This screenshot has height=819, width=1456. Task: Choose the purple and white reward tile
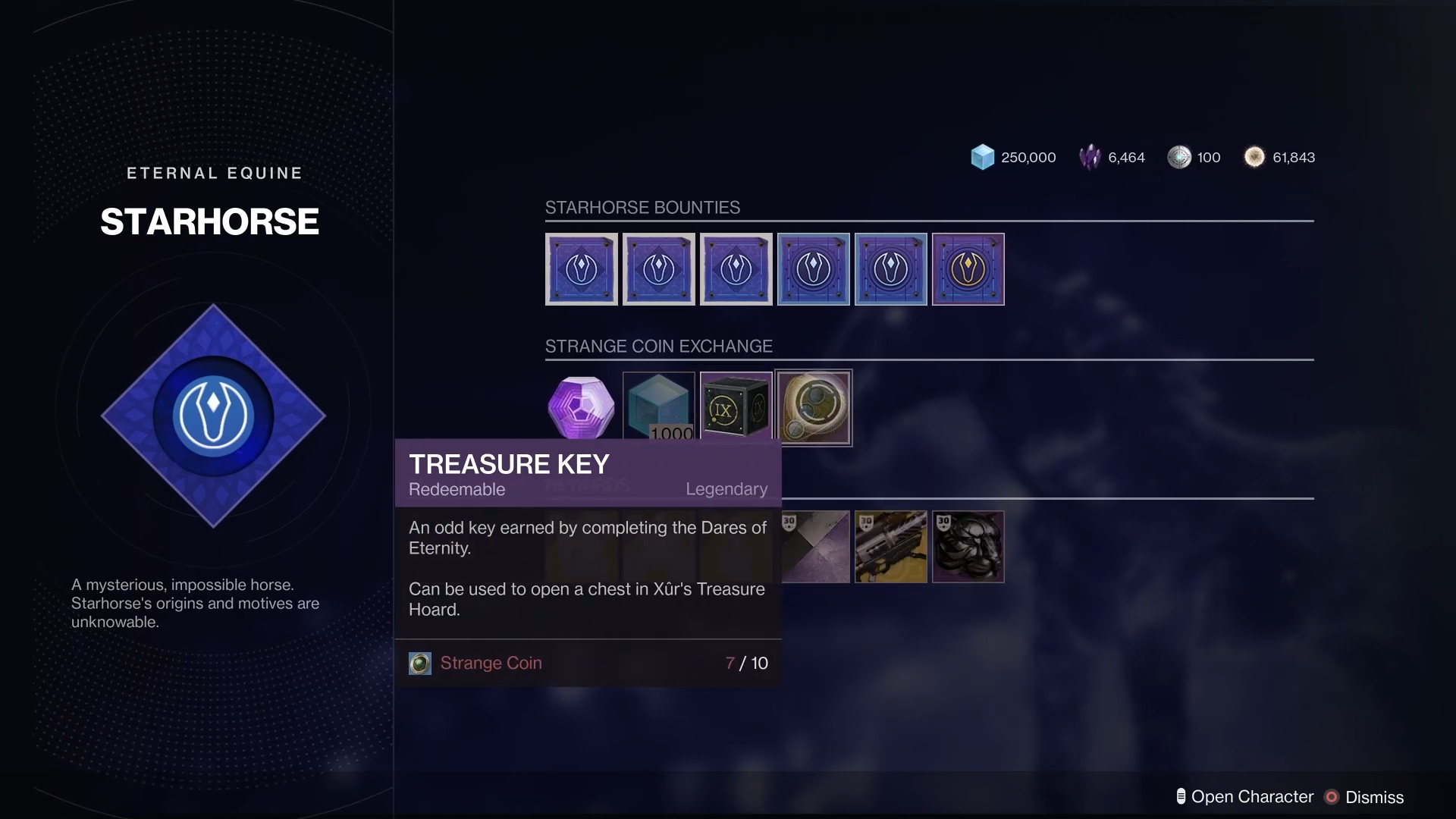coord(815,547)
